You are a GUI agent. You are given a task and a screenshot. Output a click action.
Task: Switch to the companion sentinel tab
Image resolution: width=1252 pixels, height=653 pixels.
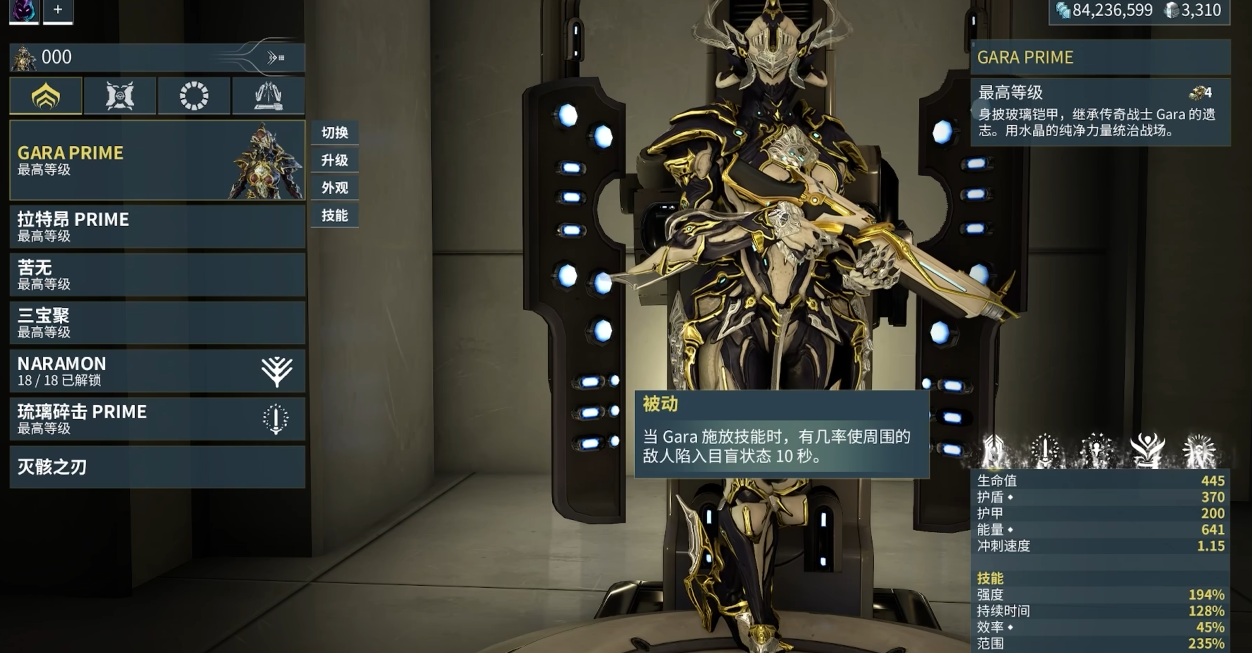click(120, 96)
